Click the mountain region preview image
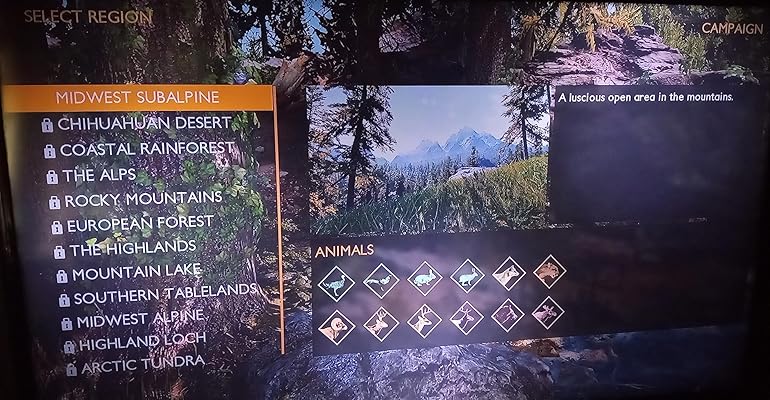The height and width of the screenshot is (400, 770). (x=428, y=158)
